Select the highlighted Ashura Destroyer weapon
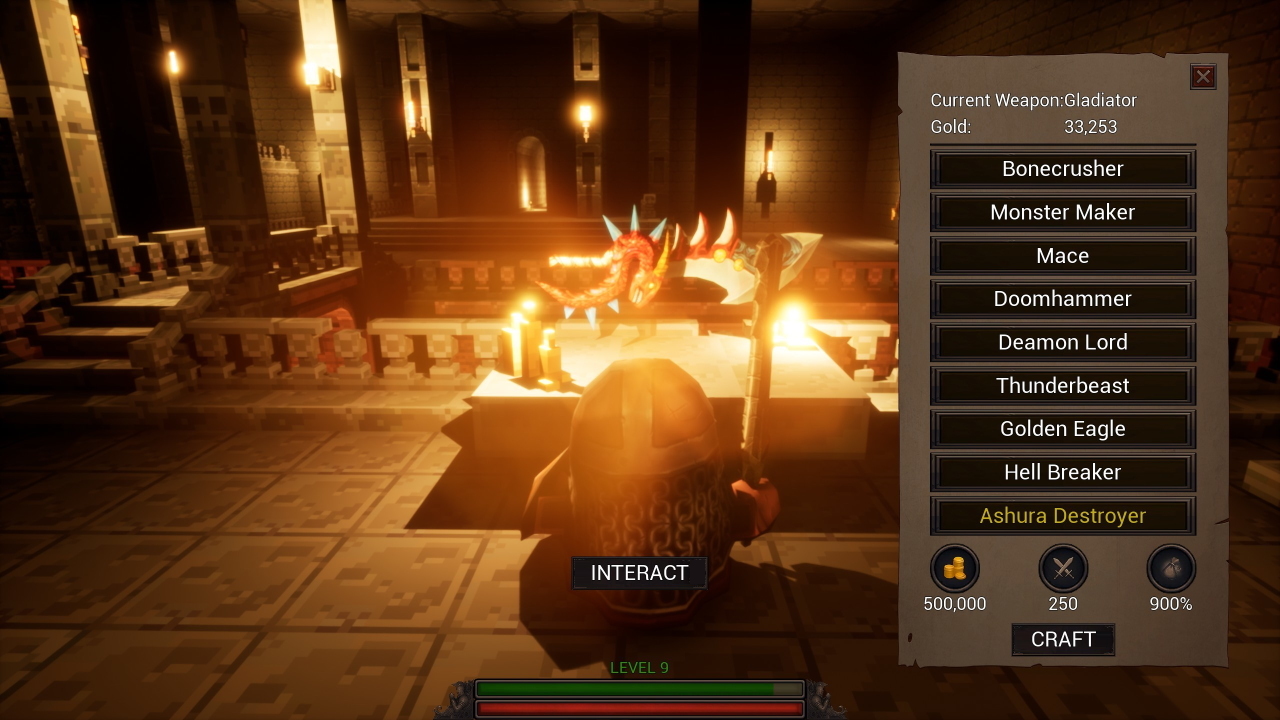 click(1062, 515)
